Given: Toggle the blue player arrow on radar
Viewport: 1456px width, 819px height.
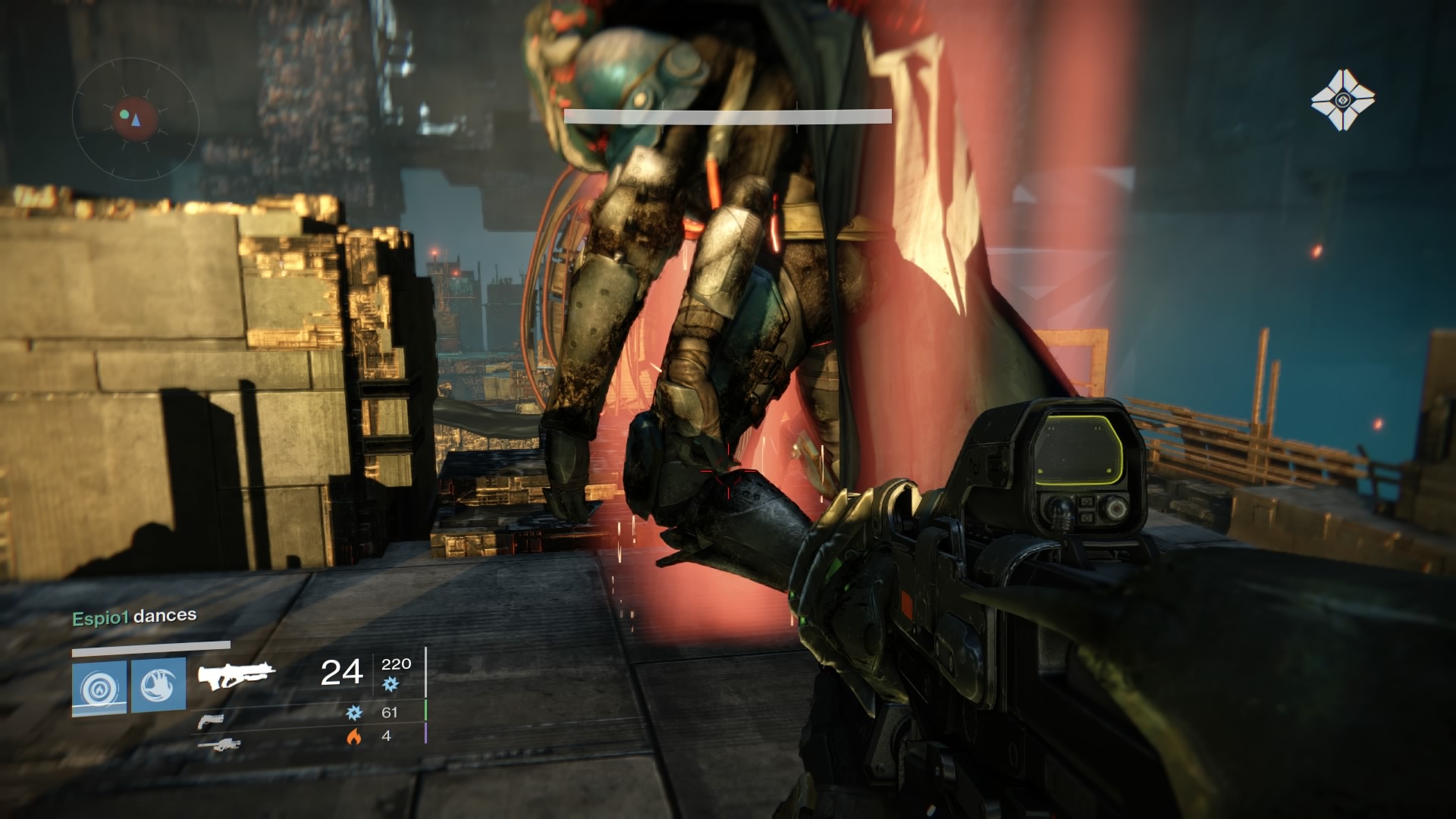Looking at the screenshot, I should click(135, 120).
